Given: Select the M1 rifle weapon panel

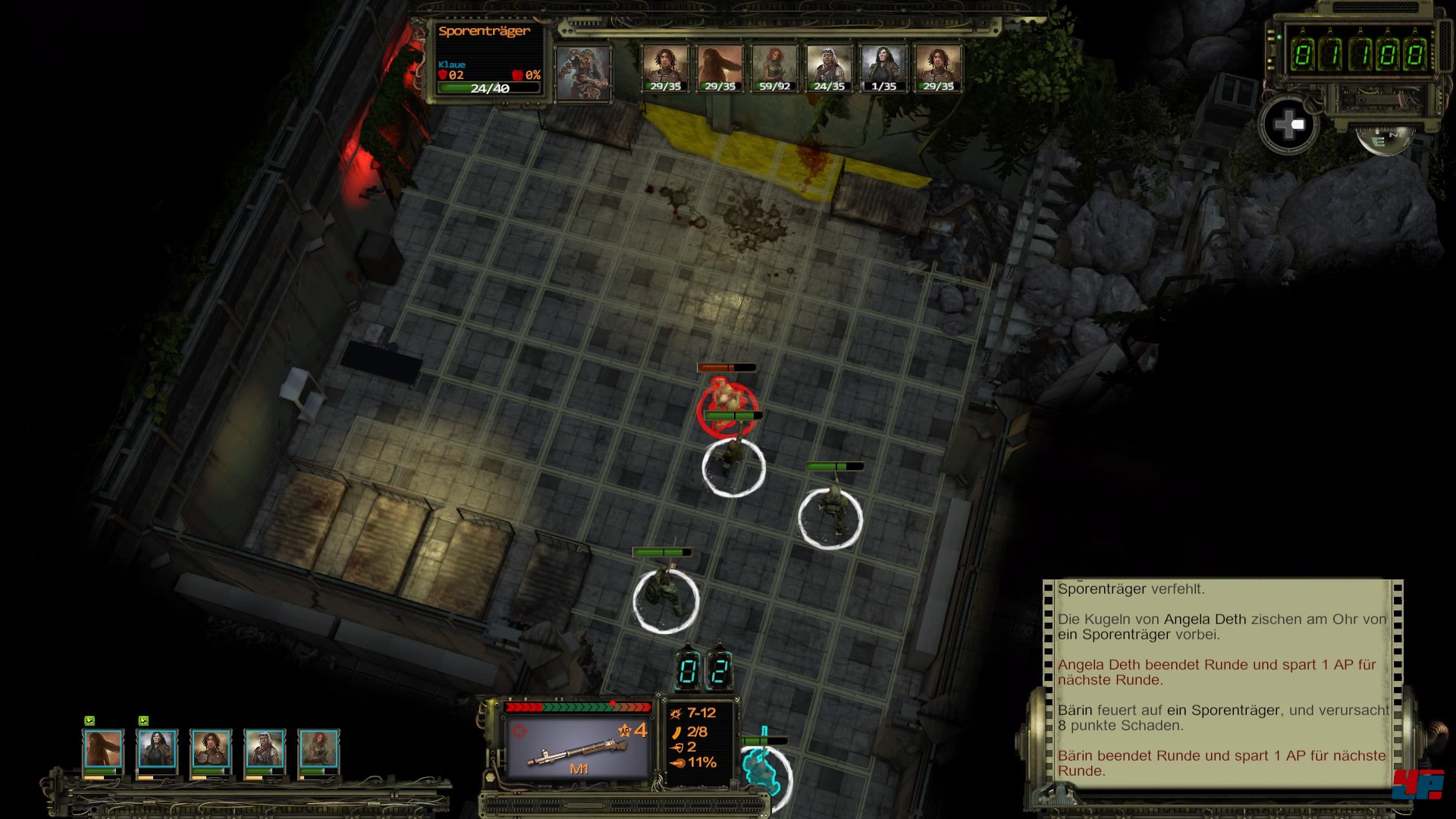Looking at the screenshot, I should pyautogui.click(x=578, y=747).
